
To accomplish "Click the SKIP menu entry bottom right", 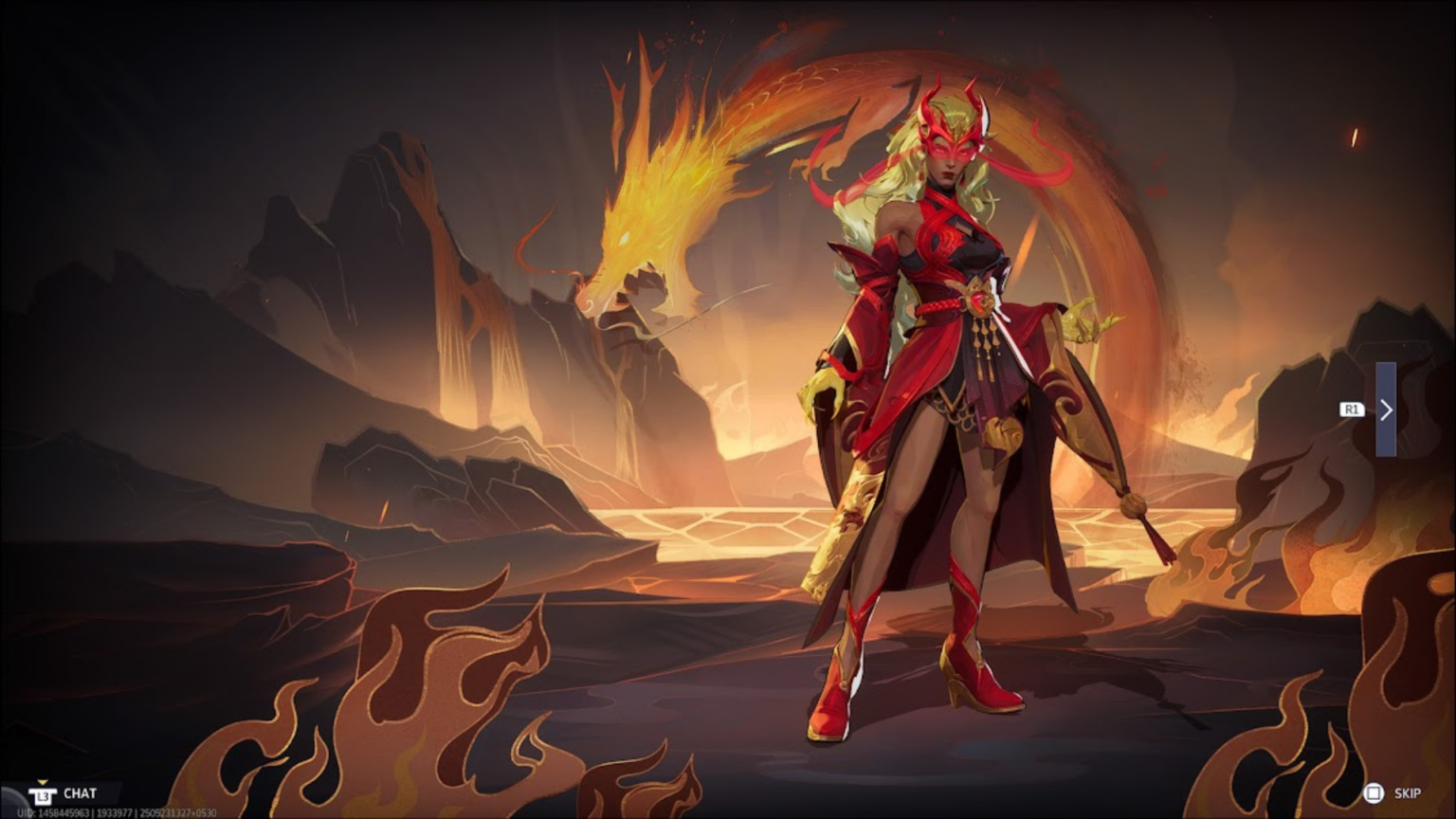I will tap(1410, 792).
